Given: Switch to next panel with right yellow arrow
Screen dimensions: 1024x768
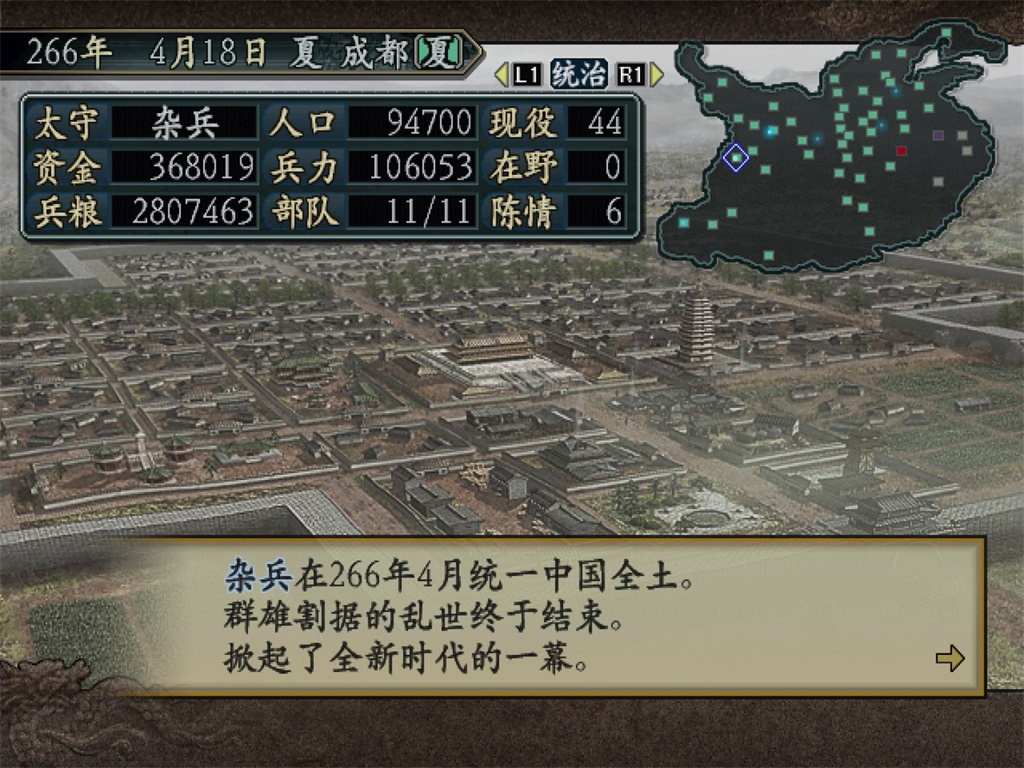Looking at the screenshot, I should click(657, 74).
